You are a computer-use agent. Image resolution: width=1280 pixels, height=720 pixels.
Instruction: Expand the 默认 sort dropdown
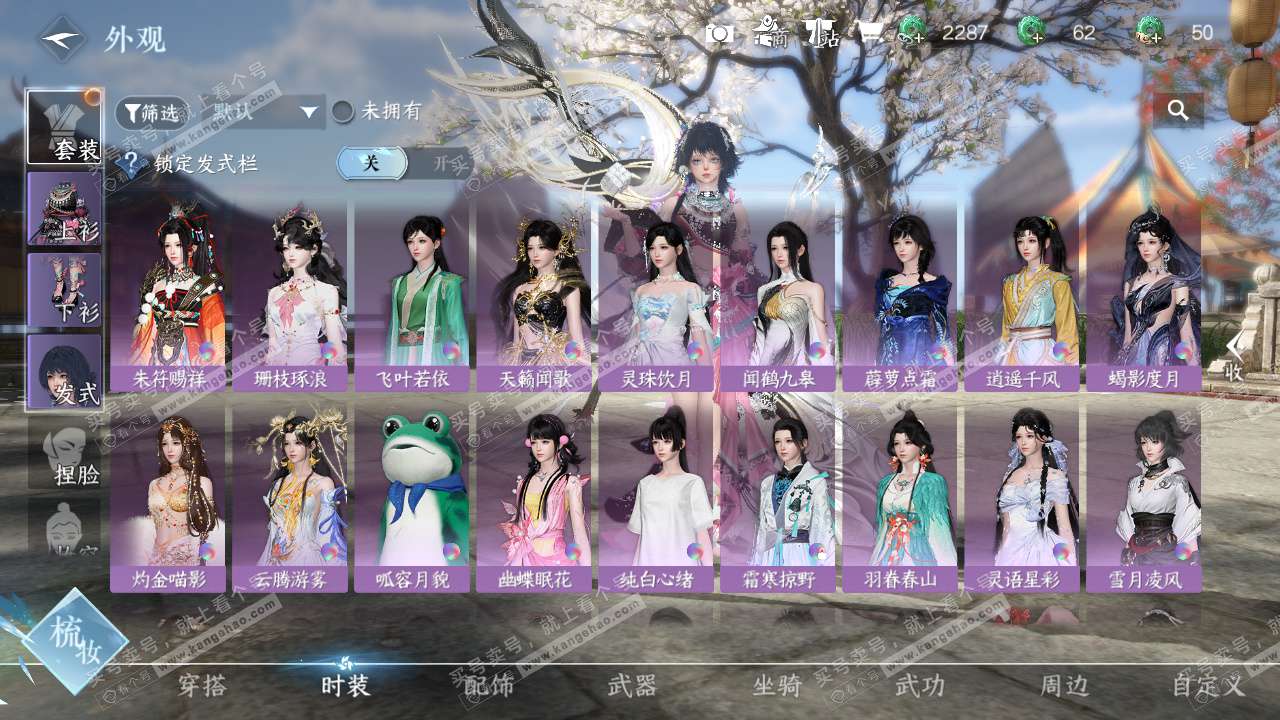tap(263, 112)
